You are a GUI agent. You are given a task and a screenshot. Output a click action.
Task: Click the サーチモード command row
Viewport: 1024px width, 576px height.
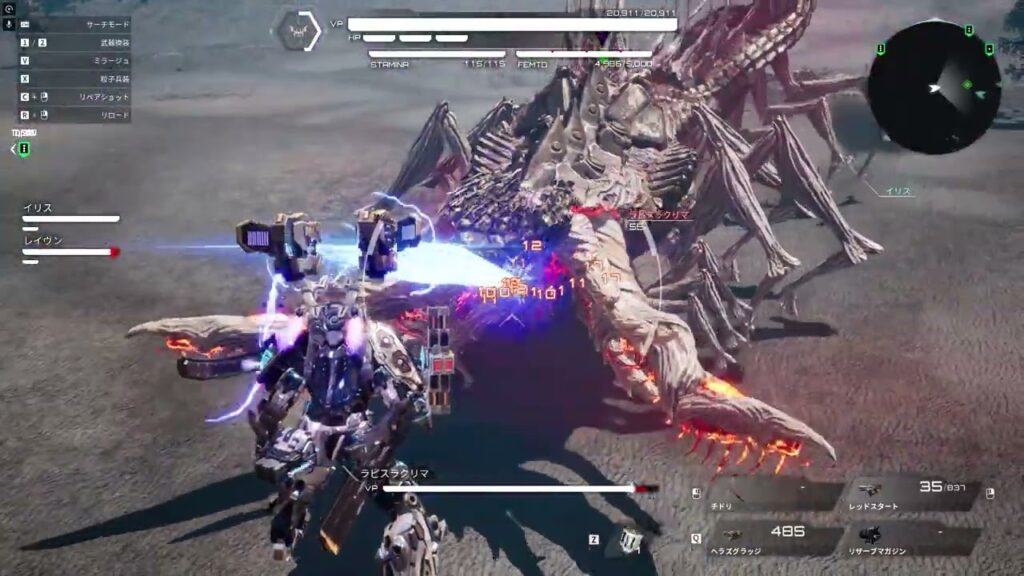[x=75, y=22]
